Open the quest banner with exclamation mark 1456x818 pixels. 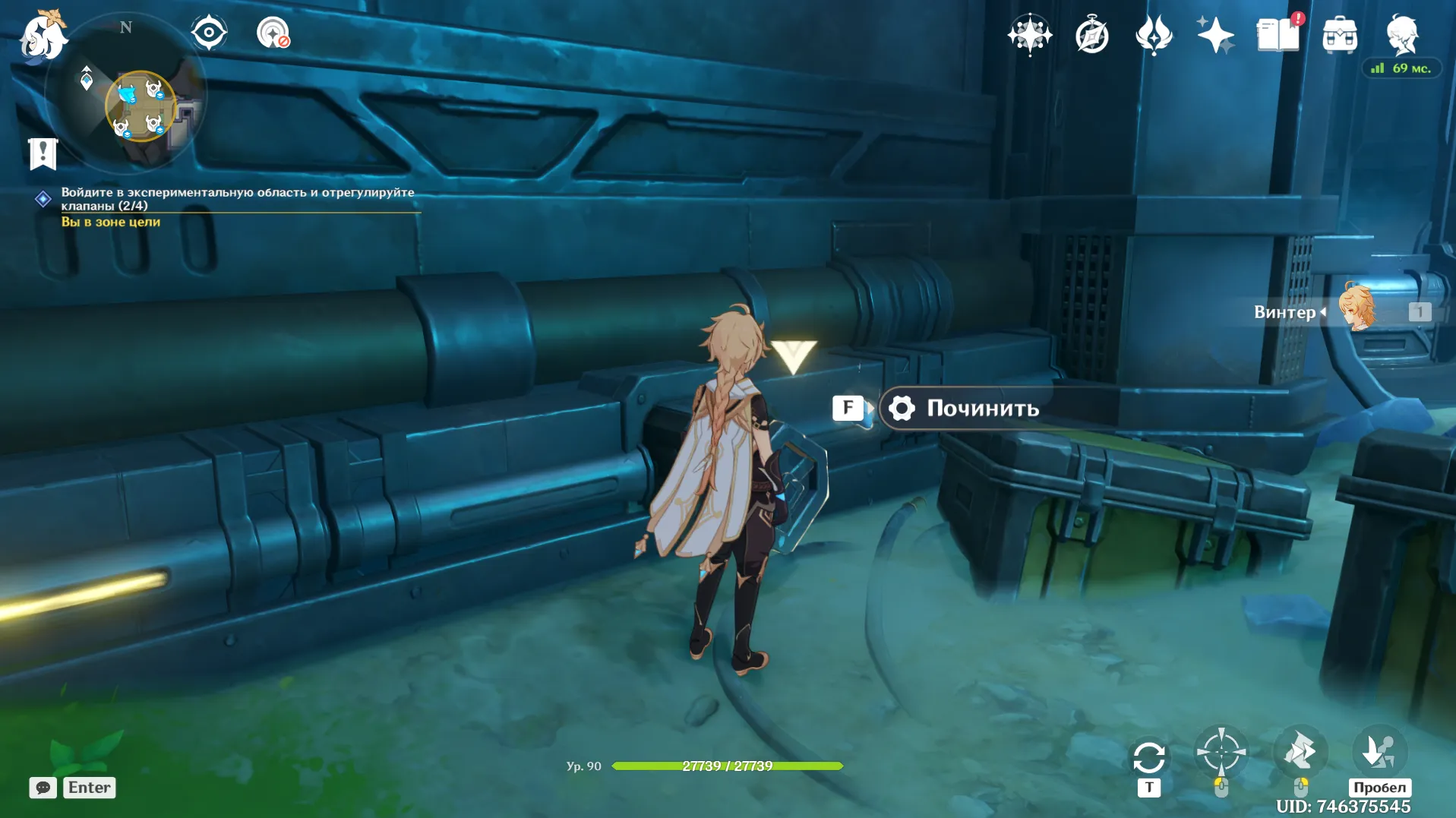coord(43,153)
